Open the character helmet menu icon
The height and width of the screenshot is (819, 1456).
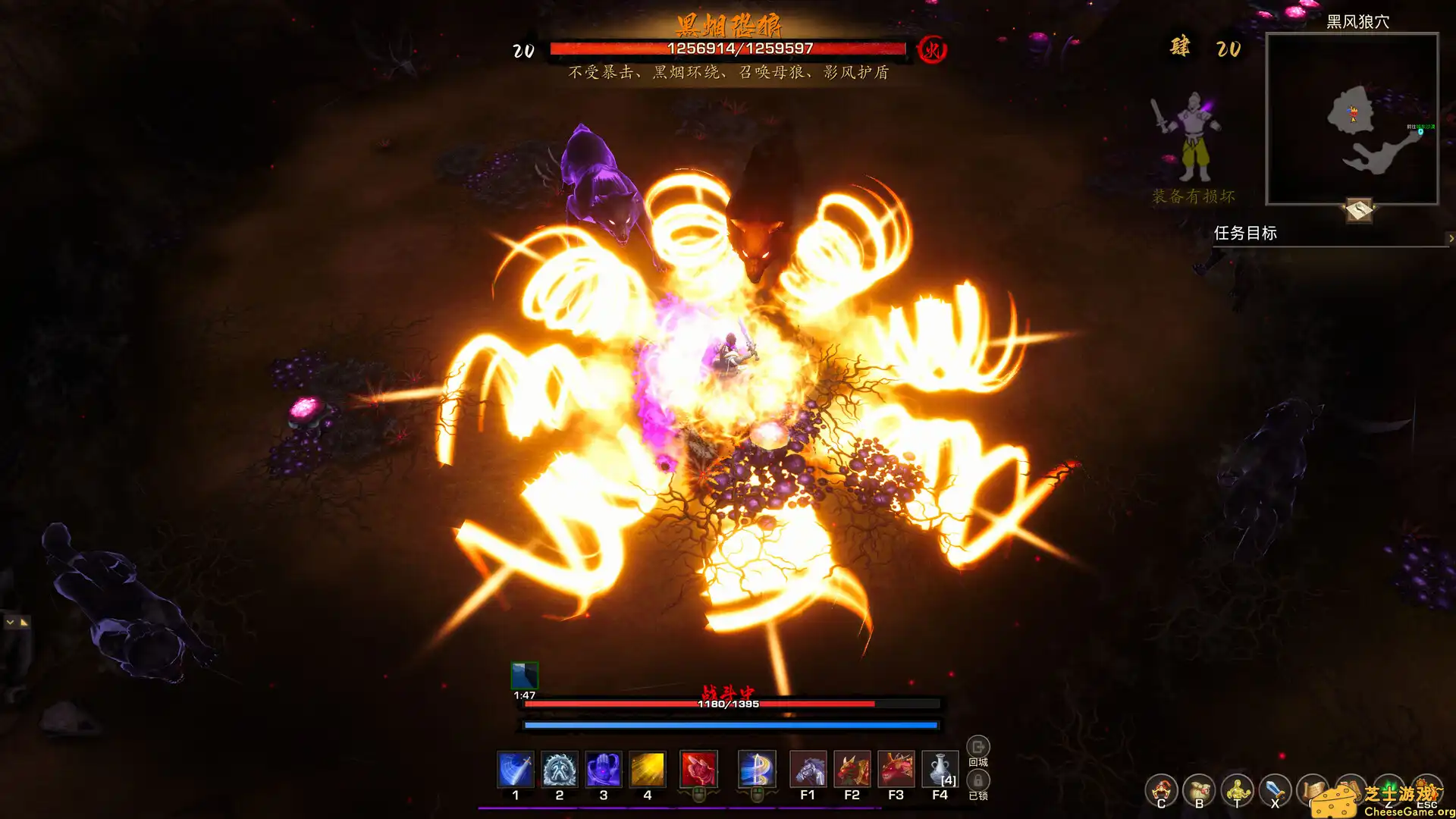[x=1161, y=791]
